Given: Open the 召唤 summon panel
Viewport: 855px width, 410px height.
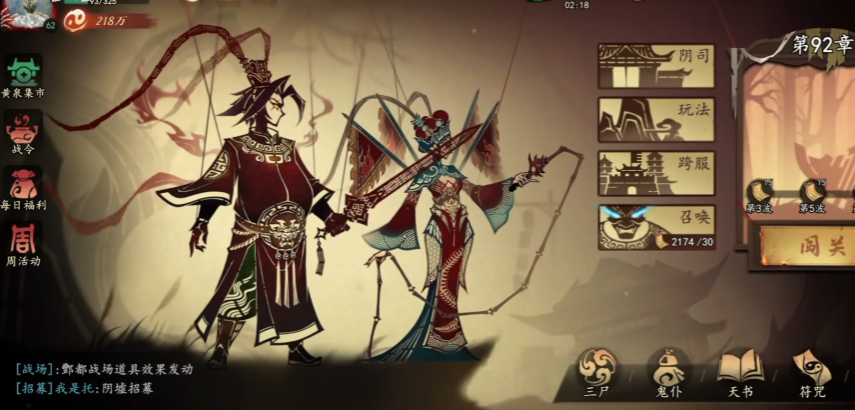Looking at the screenshot, I should click(x=656, y=228).
